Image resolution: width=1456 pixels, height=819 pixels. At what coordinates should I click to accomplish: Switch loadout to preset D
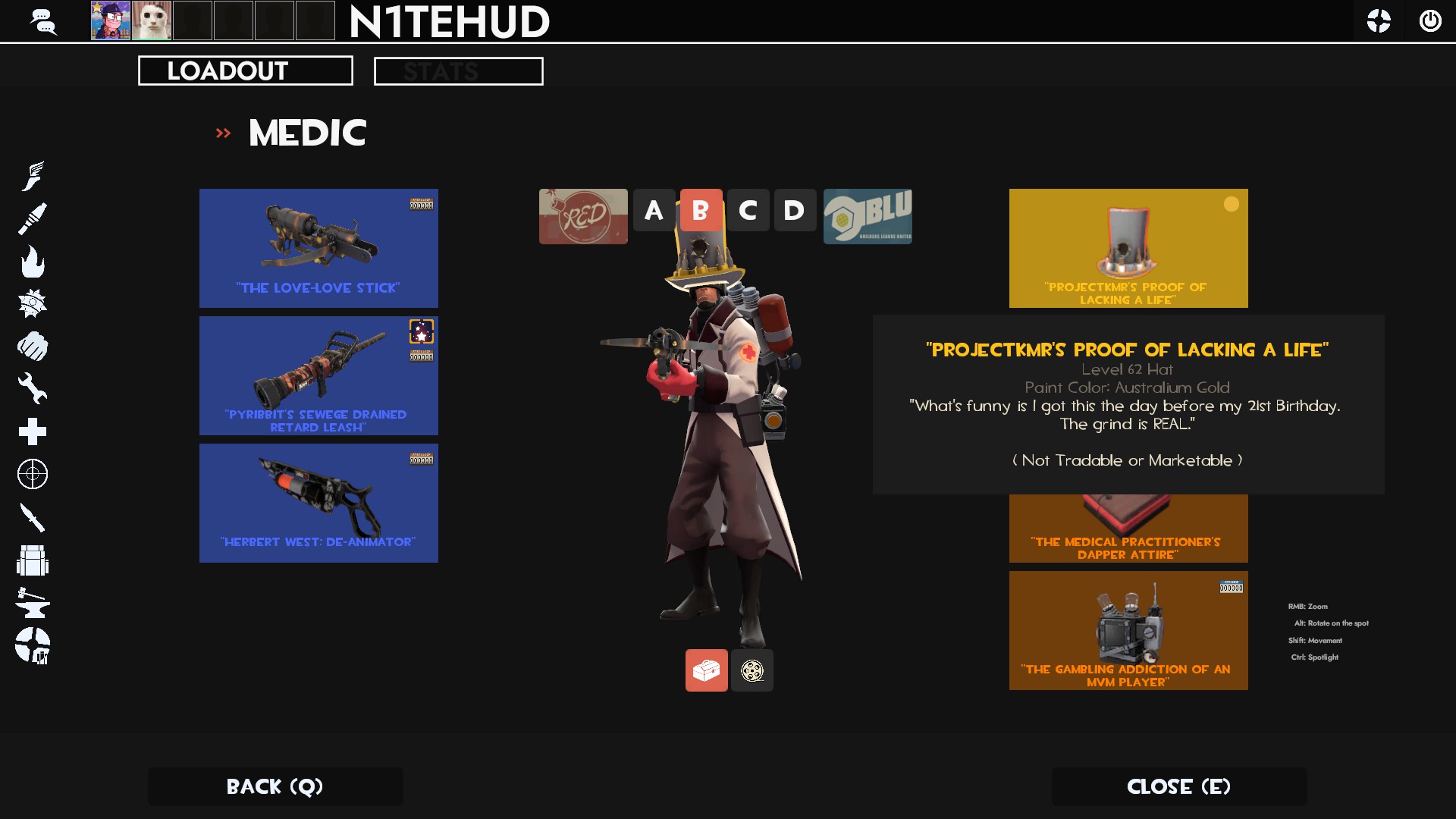point(795,211)
